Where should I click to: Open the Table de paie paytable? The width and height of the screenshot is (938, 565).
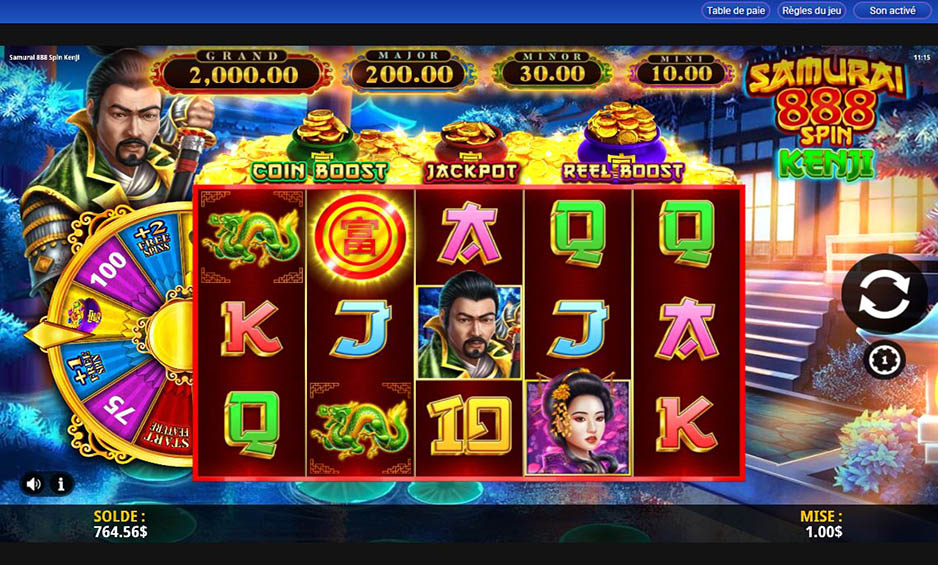pyautogui.click(x=736, y=11)
